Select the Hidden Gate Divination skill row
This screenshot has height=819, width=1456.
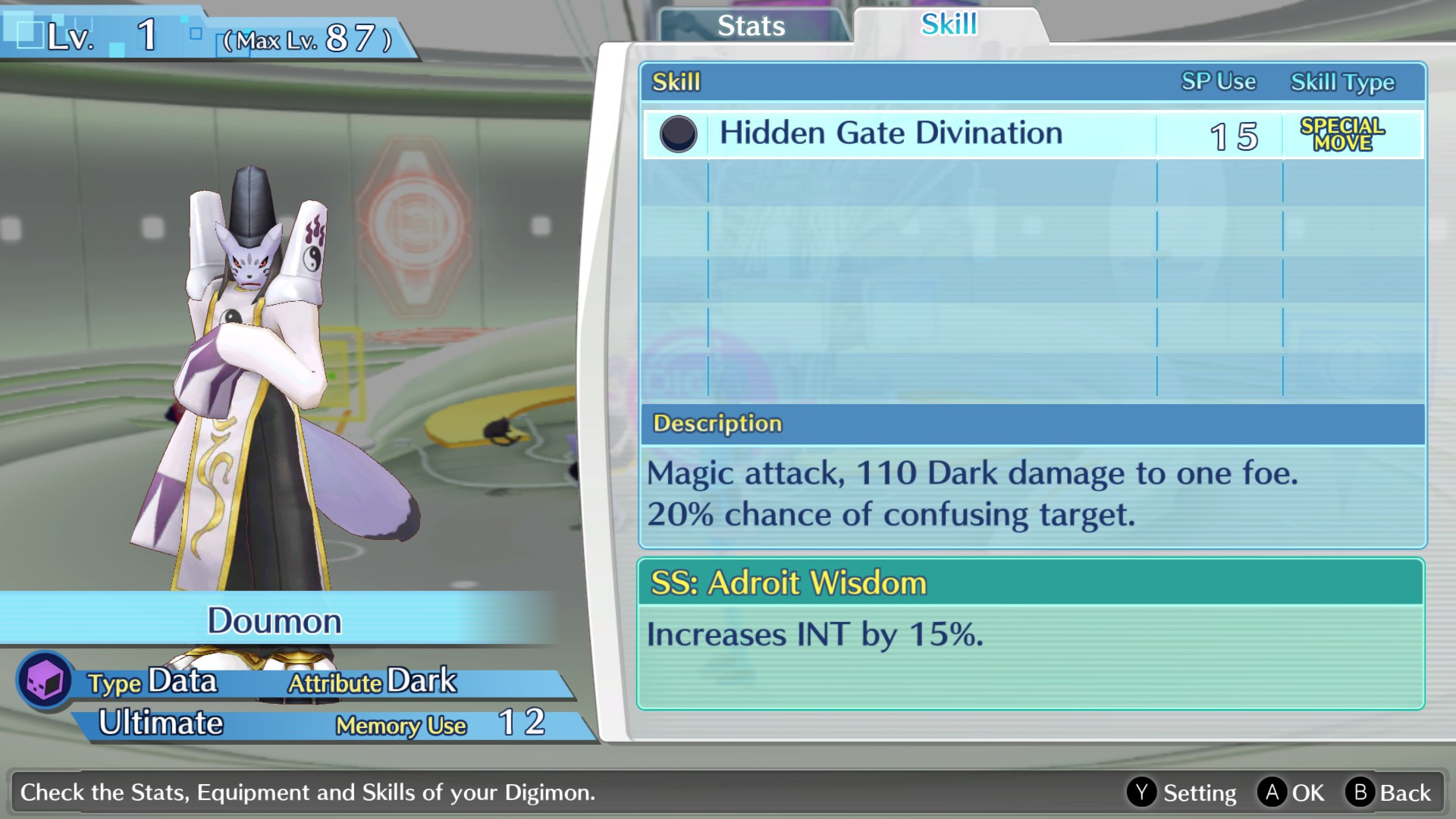891,132
